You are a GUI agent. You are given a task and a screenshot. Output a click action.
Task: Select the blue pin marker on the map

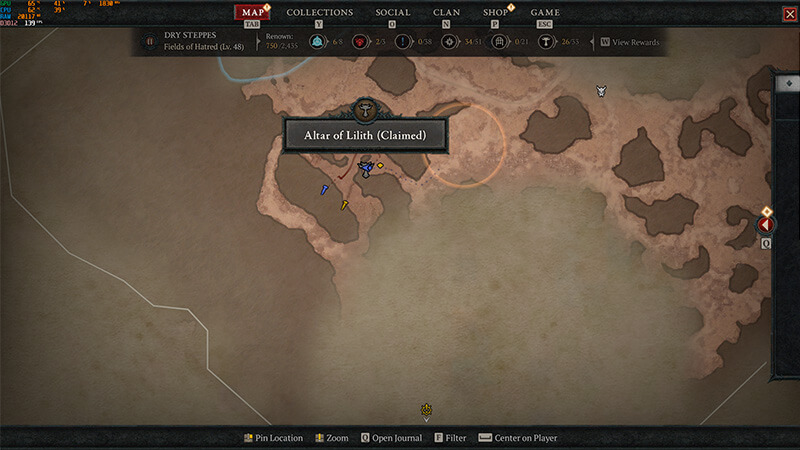pos(324,189)
